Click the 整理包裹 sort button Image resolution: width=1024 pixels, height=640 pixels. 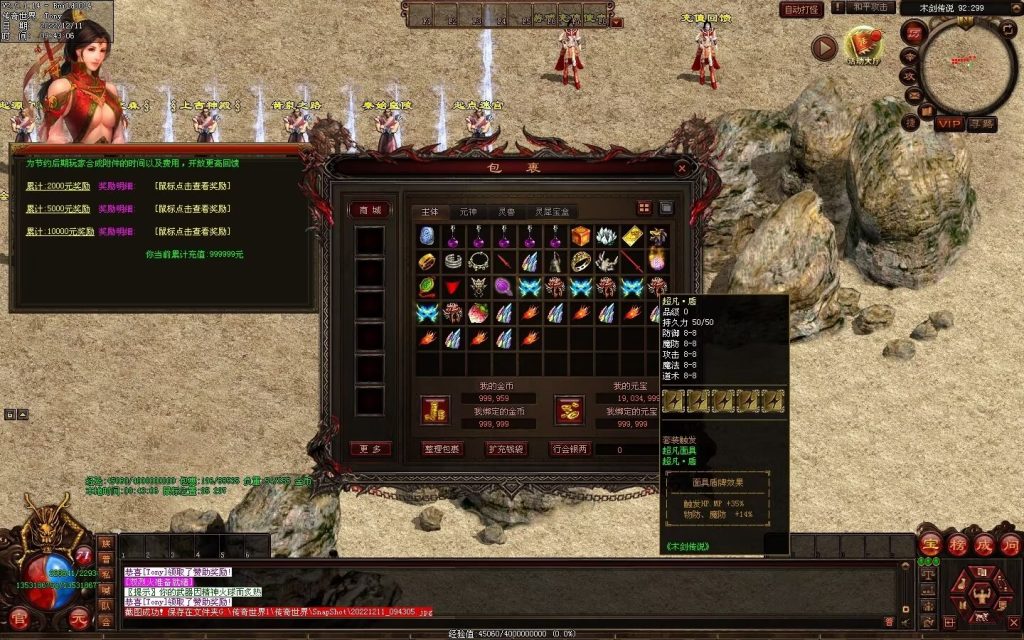[443, 449]
